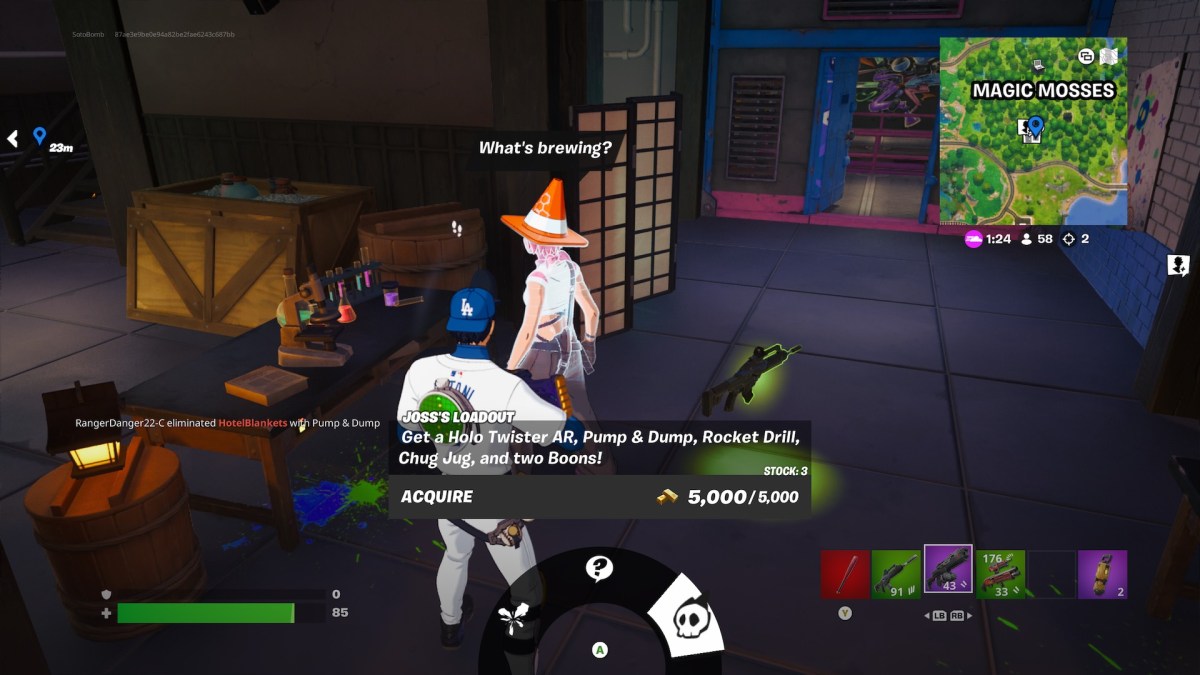Select the red baseball bat pickaxe slot
The width and height of the screenshot is (1200, 675).
pyautogui.click(x=845, y=574)
